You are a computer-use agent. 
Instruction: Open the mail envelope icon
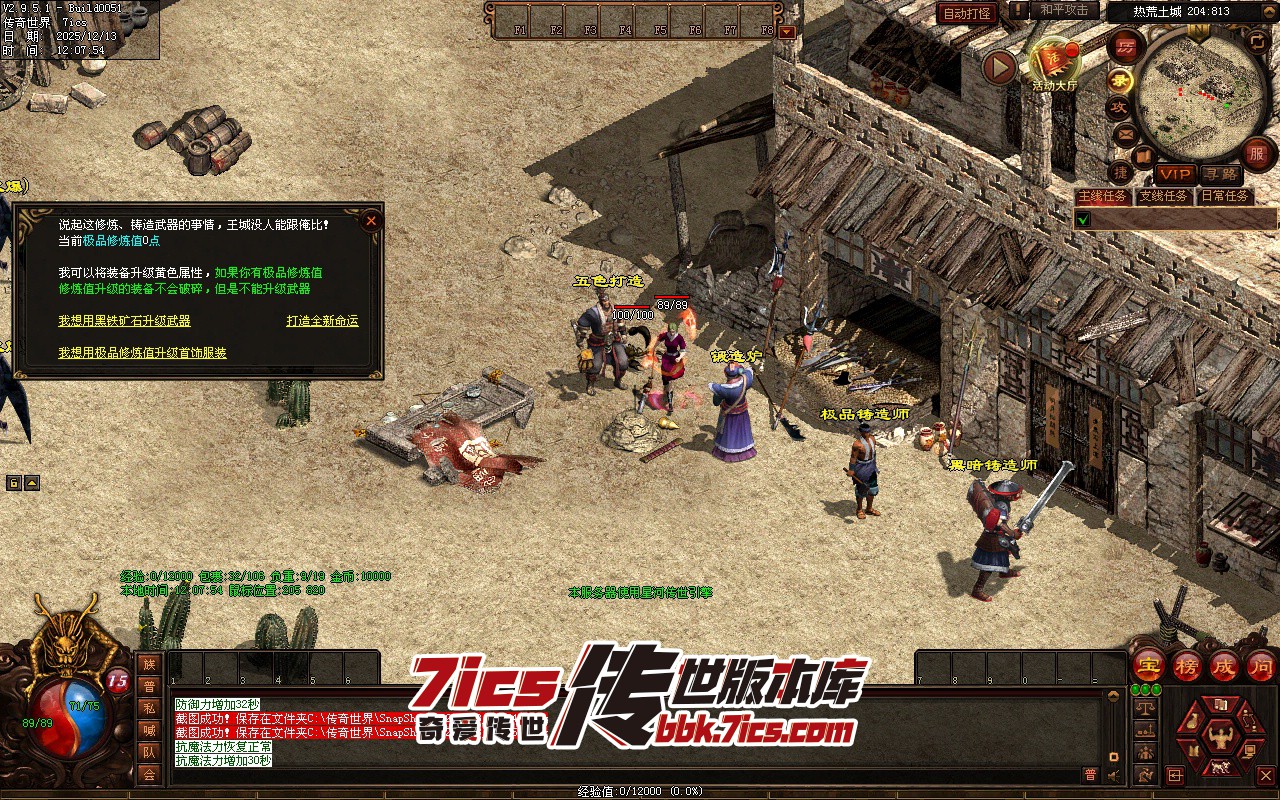point(1126,134)
